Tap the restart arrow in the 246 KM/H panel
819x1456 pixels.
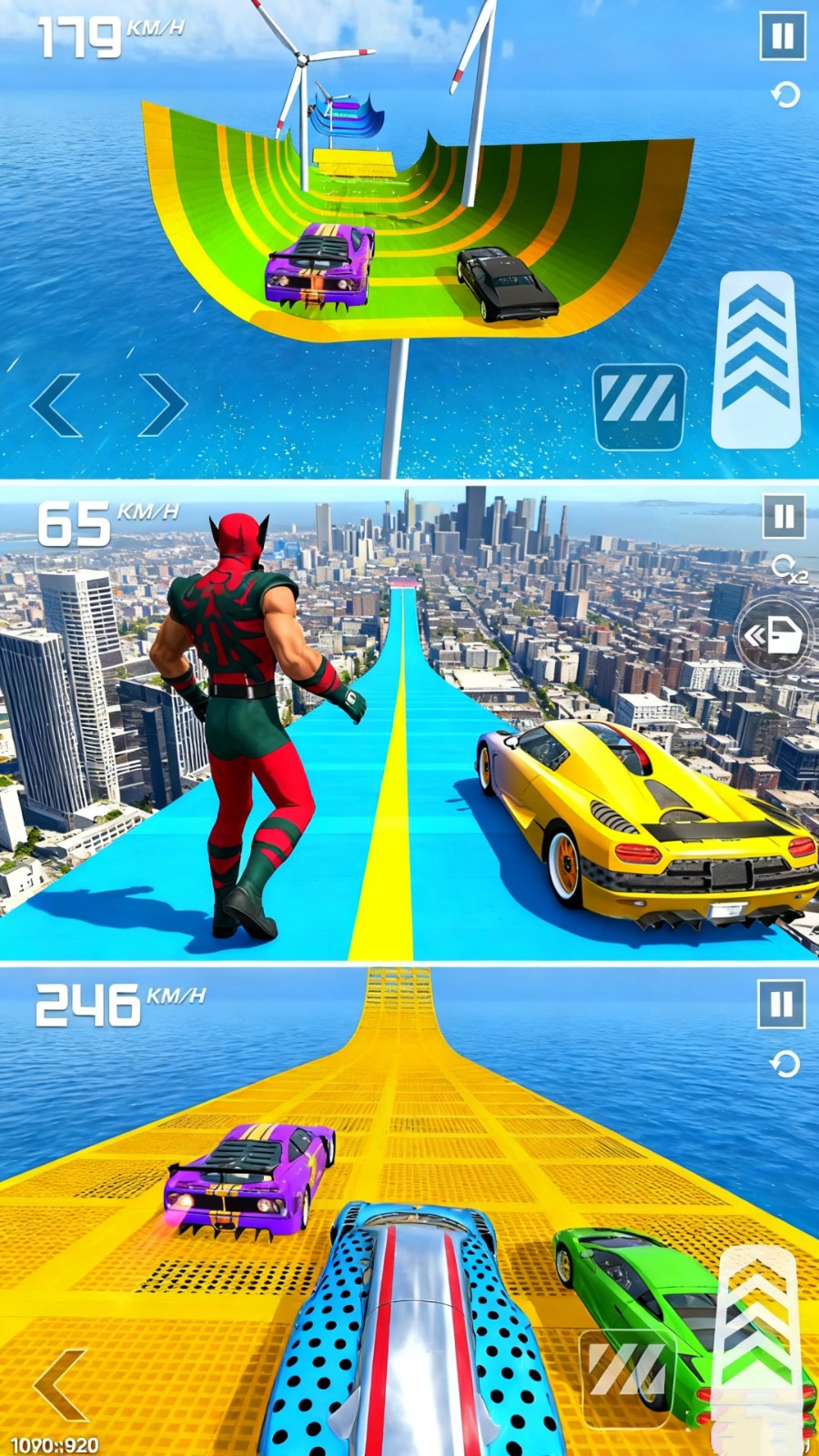coord(785,1063)
